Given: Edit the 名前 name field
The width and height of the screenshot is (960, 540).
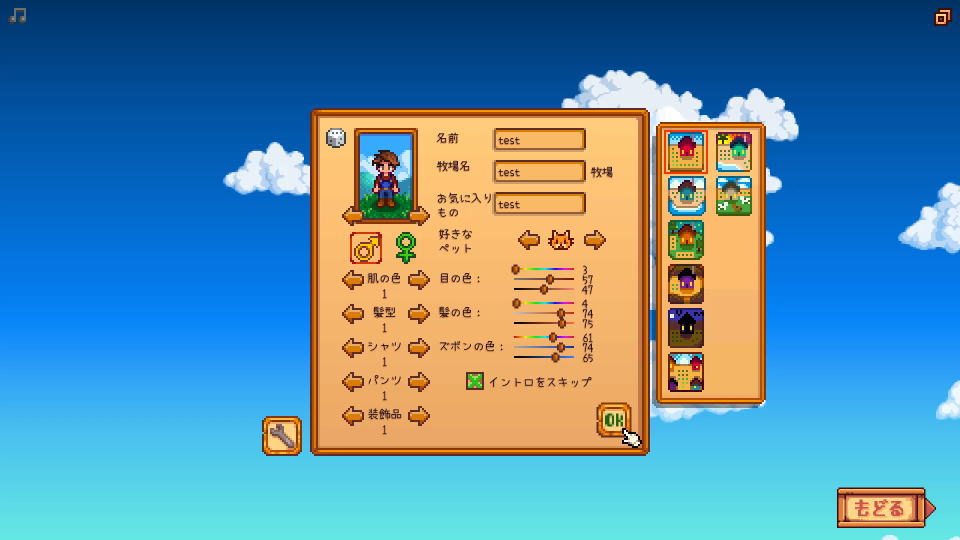Looking at the screenshot, I should tap(539, 140).
